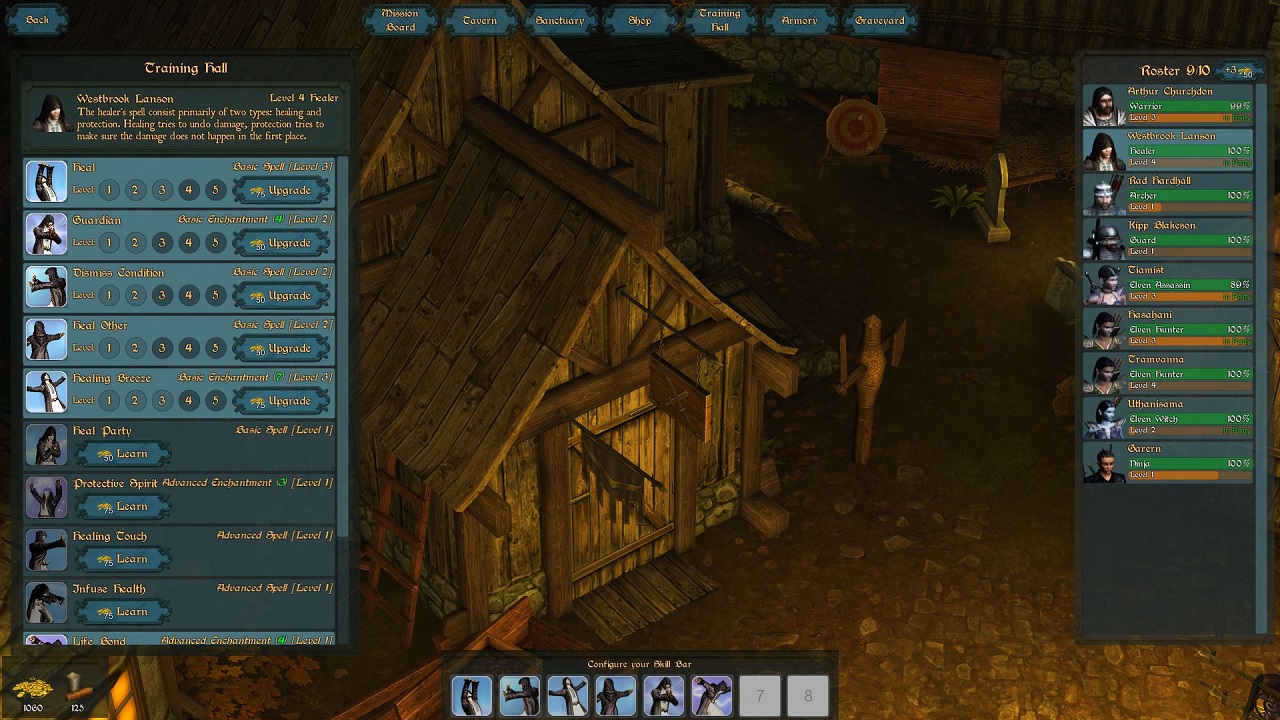Upgrade the Heal Other spell
The image size is (1280, 720).
click(281, 348)
